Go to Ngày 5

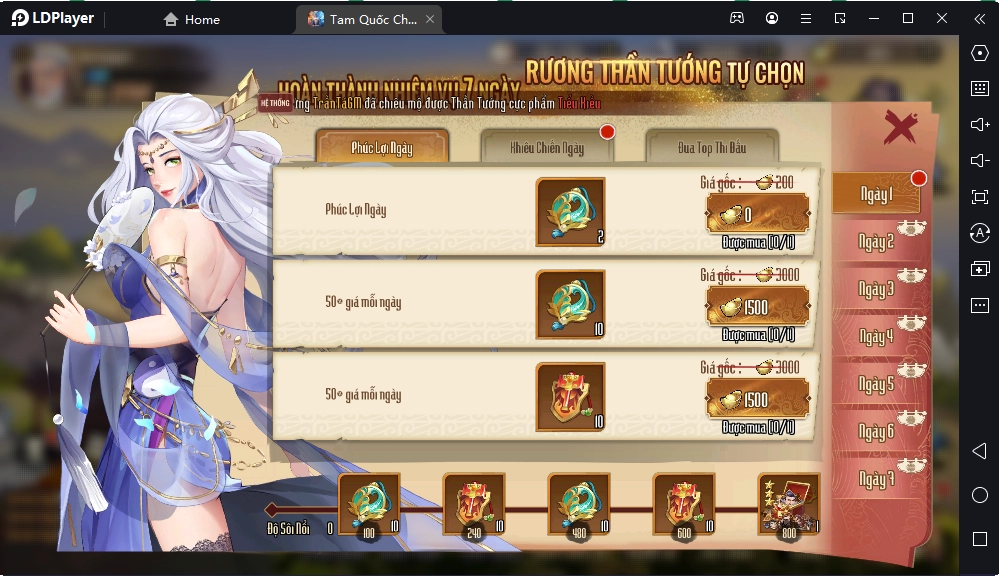click(x=876, y=385)
